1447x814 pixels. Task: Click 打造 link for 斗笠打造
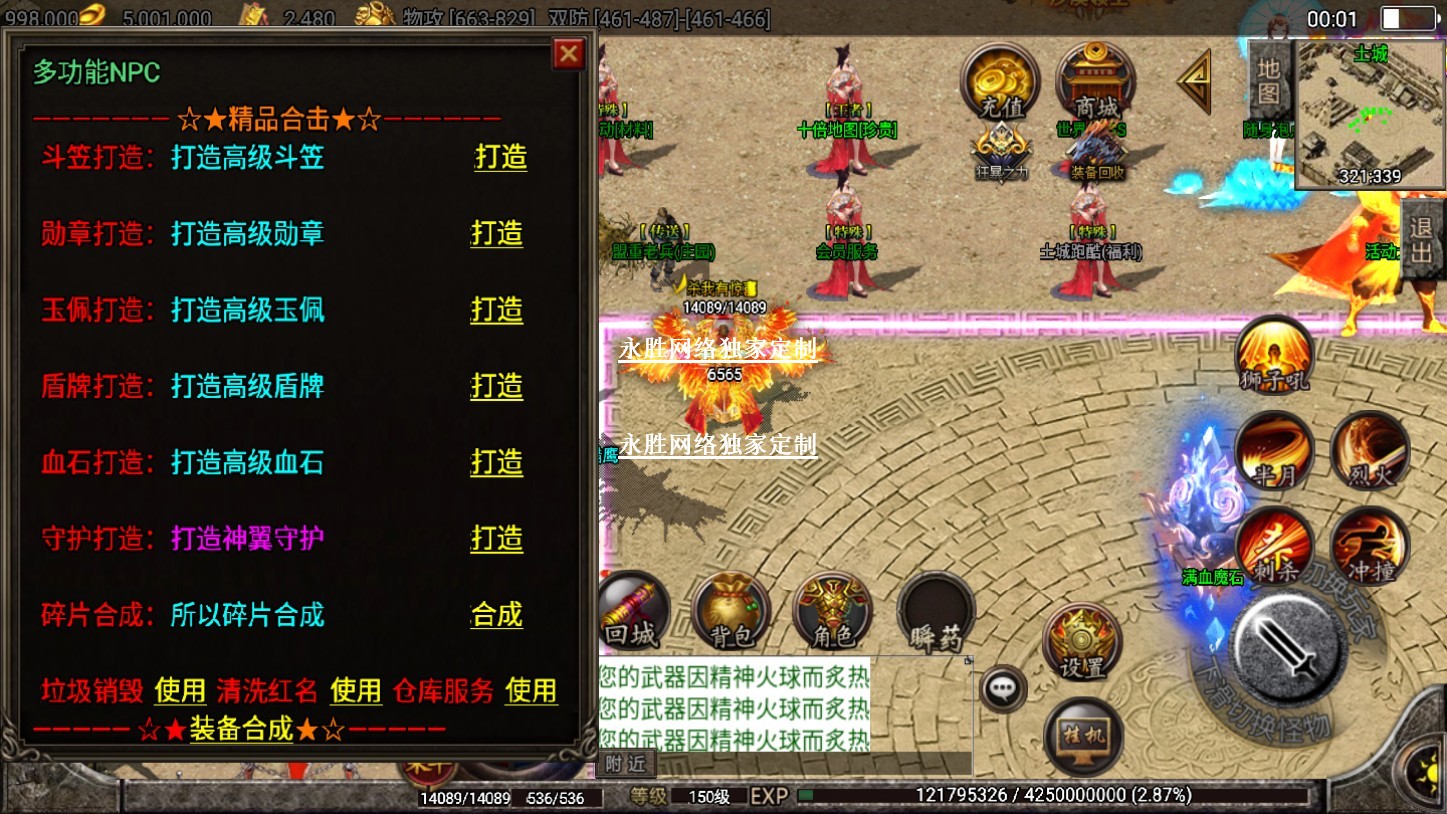[x=500, y=157]
